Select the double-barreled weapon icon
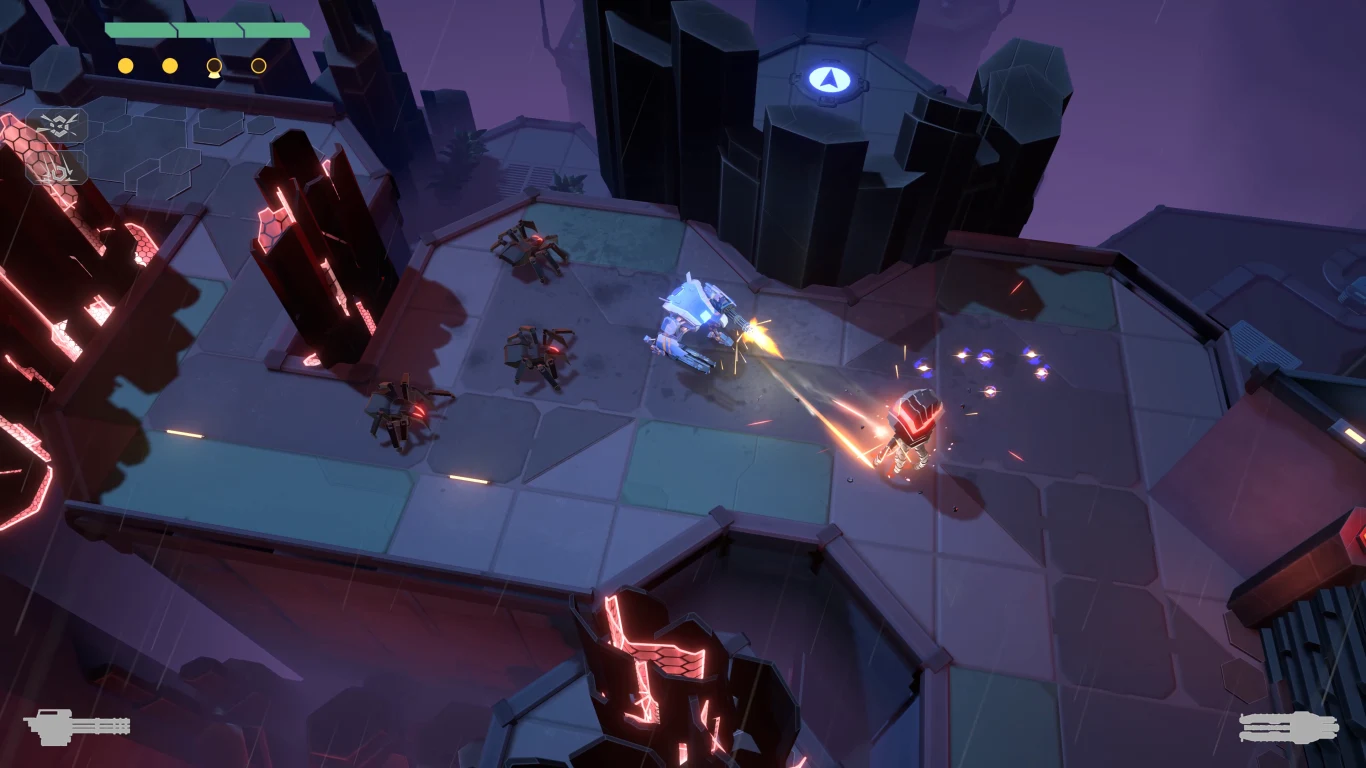 click(x=1288, y=727)
